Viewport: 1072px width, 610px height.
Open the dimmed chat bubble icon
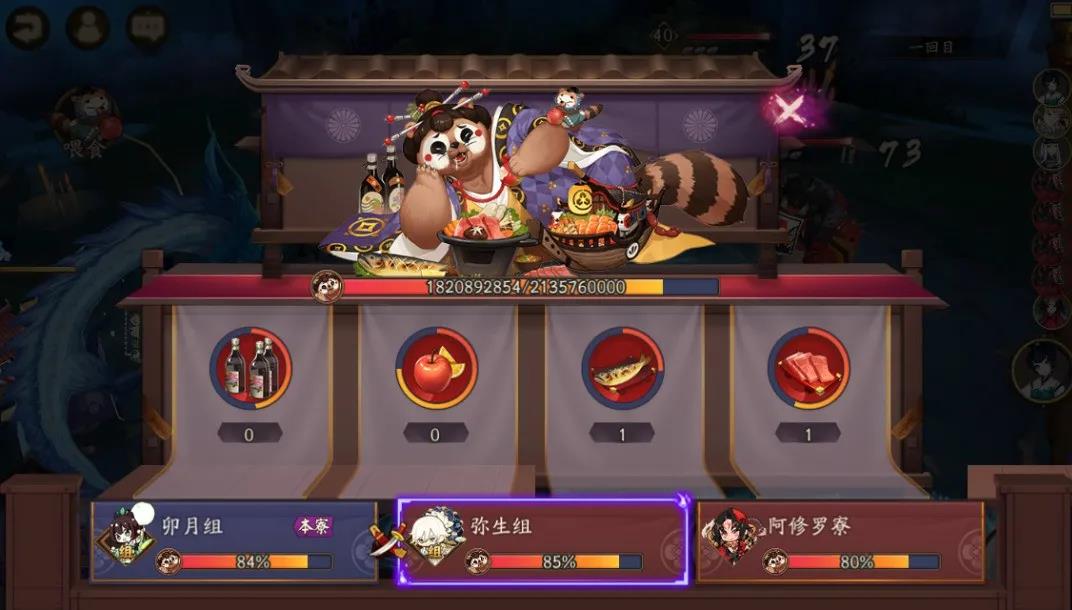point(148,27)
